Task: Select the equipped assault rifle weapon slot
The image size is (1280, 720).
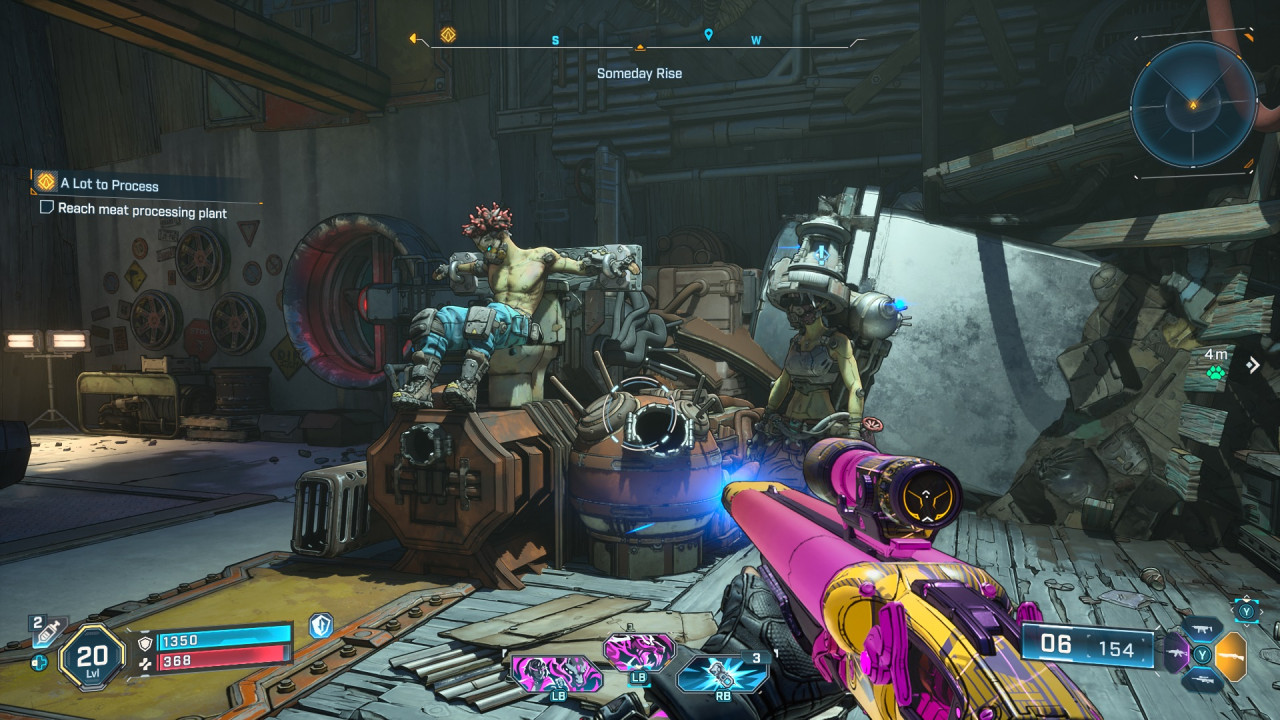Action: point(1177,654)
